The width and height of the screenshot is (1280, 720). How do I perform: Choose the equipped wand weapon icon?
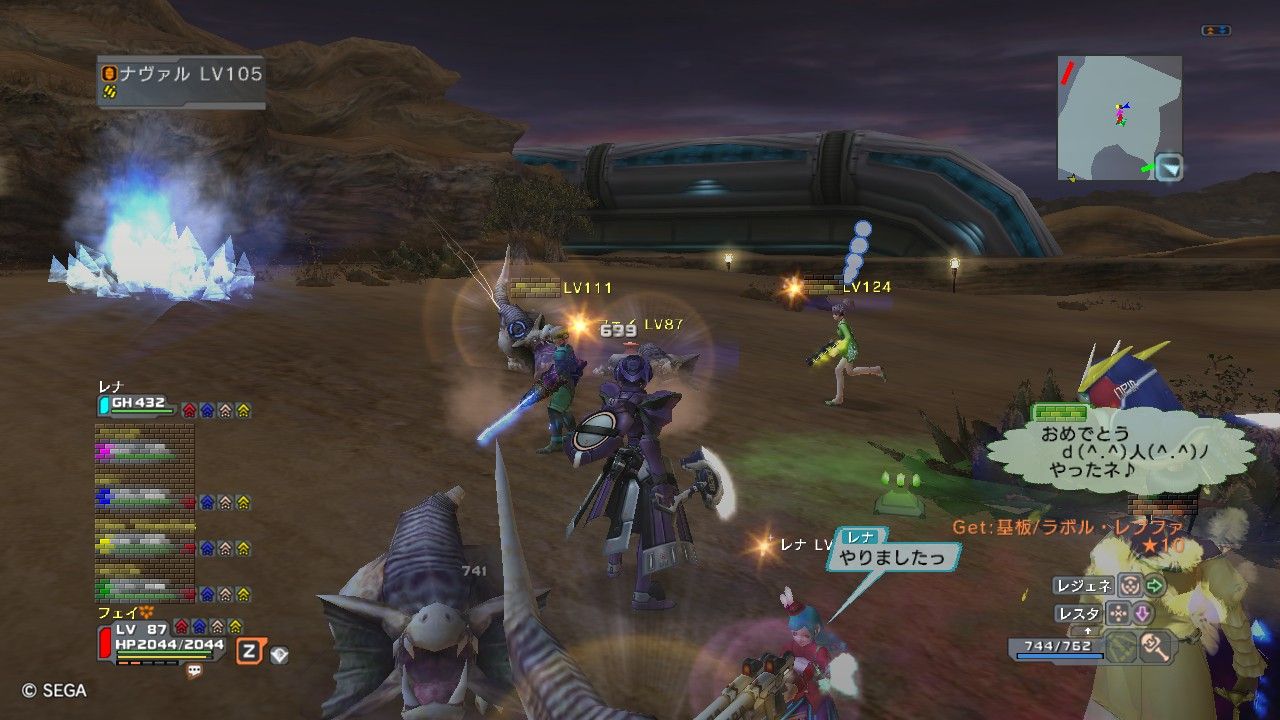point(1156,647)
